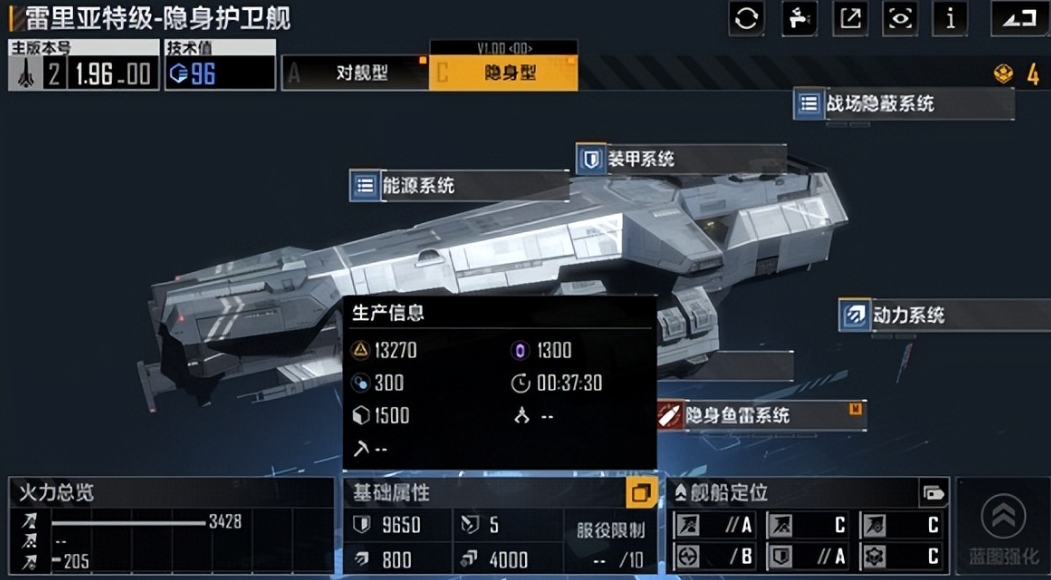Open the 动力系统 module

click(x=907, y=315)
